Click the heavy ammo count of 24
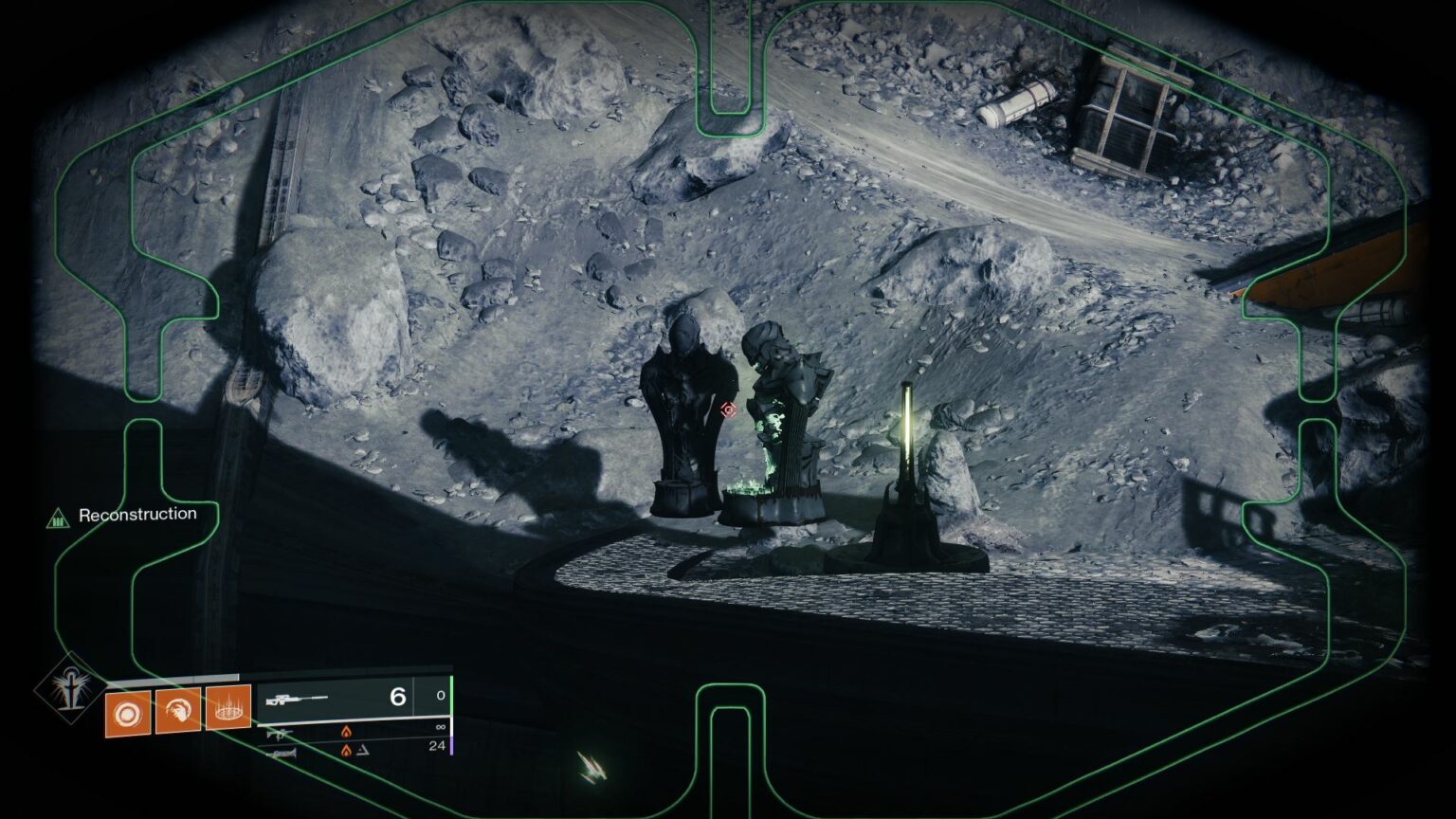This screenshot has height=819, width=1456. pos(435,746)
